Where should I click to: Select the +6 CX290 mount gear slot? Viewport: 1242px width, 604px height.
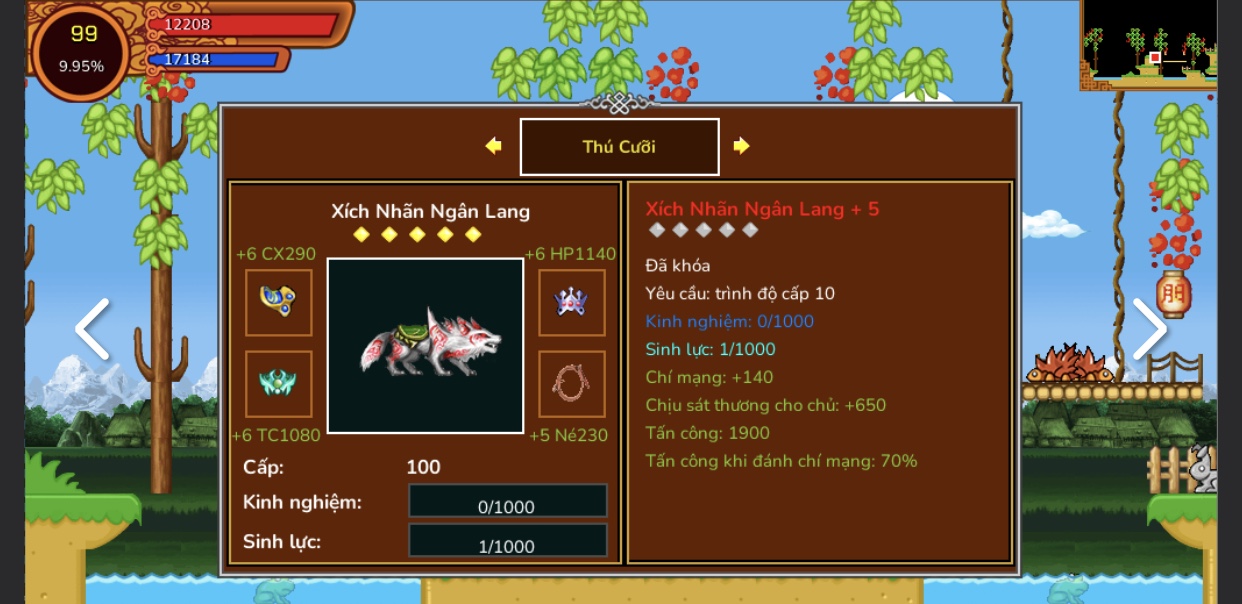[278, 302]
